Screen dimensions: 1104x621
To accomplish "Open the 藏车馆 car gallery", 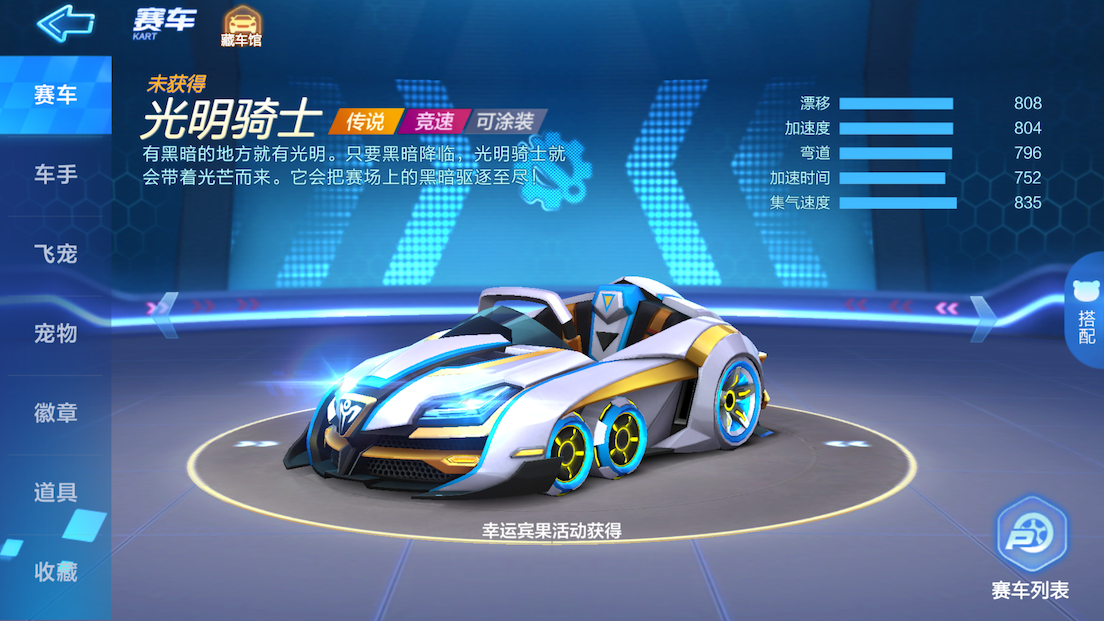I will pyautogui.click(x=239, y=26).
